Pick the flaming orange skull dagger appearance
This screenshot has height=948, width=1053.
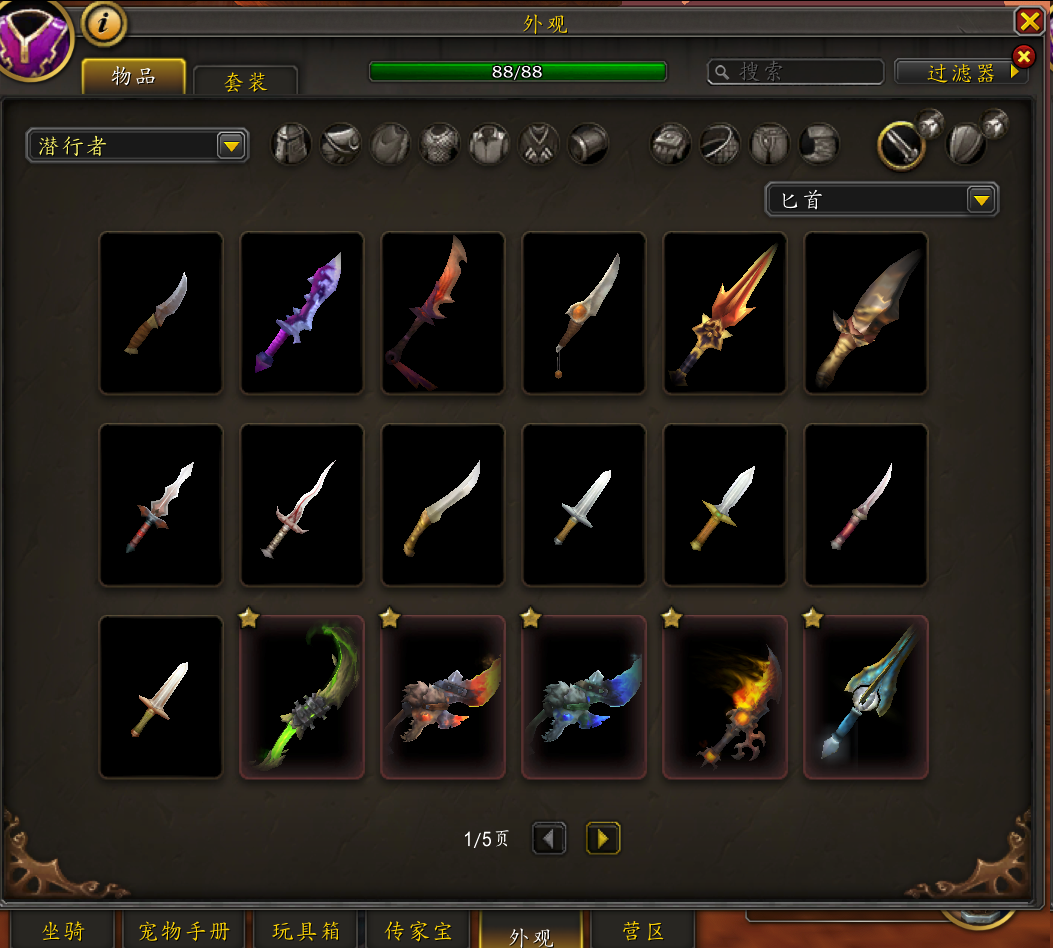(x=725, y=696)
